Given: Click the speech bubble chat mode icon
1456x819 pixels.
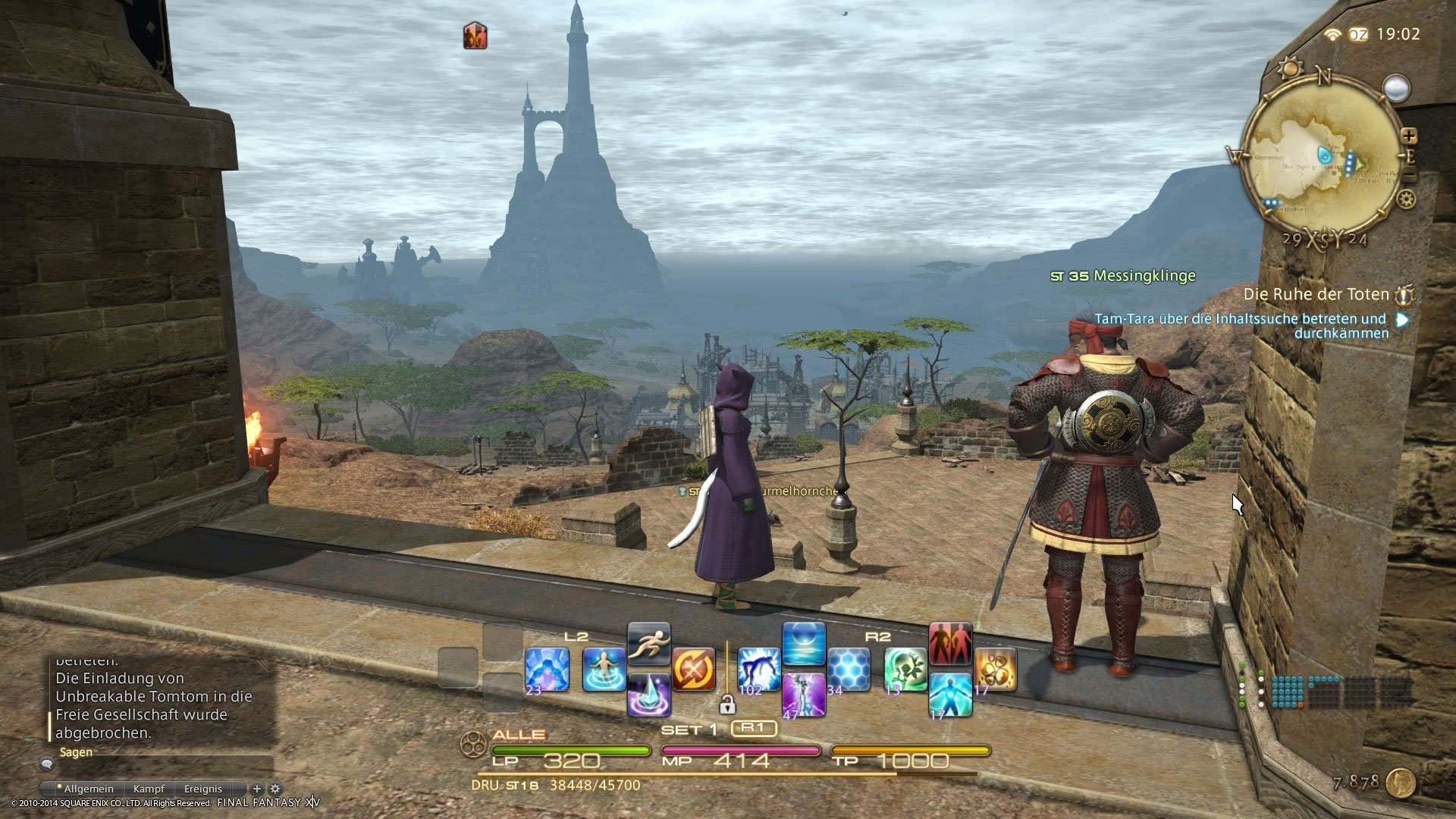Looking at the screenshot, I should pos(47,764).
